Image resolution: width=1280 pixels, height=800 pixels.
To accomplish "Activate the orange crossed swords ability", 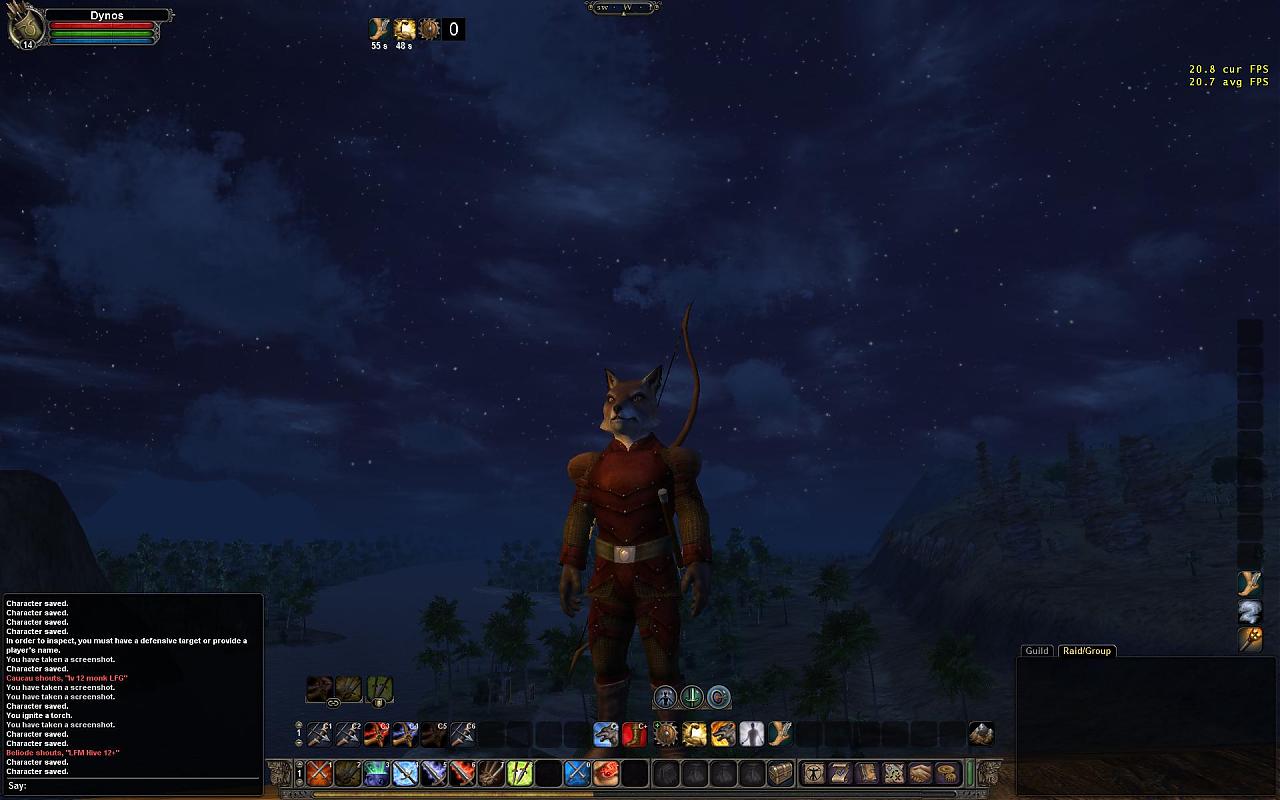I will [319, 773].
